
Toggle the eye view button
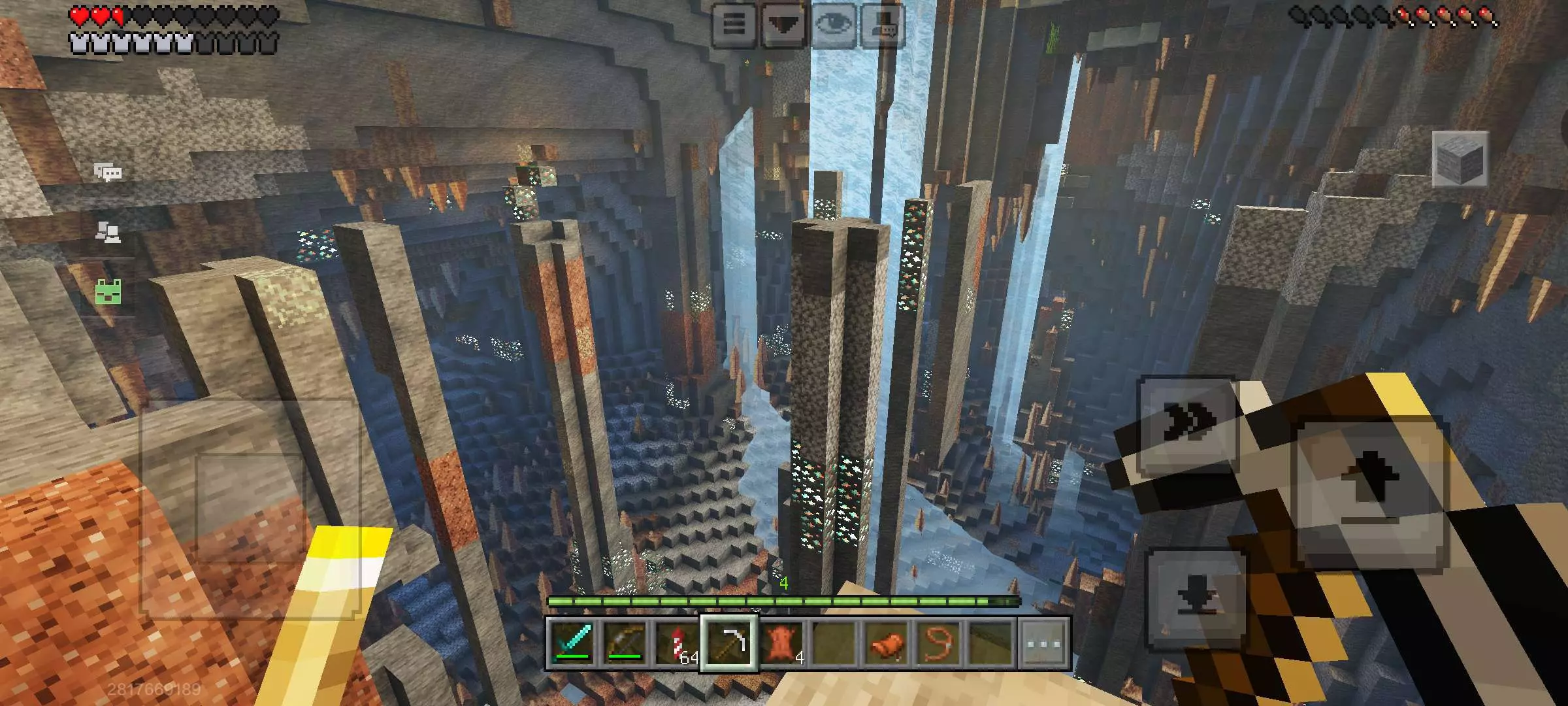coord(833,25)
